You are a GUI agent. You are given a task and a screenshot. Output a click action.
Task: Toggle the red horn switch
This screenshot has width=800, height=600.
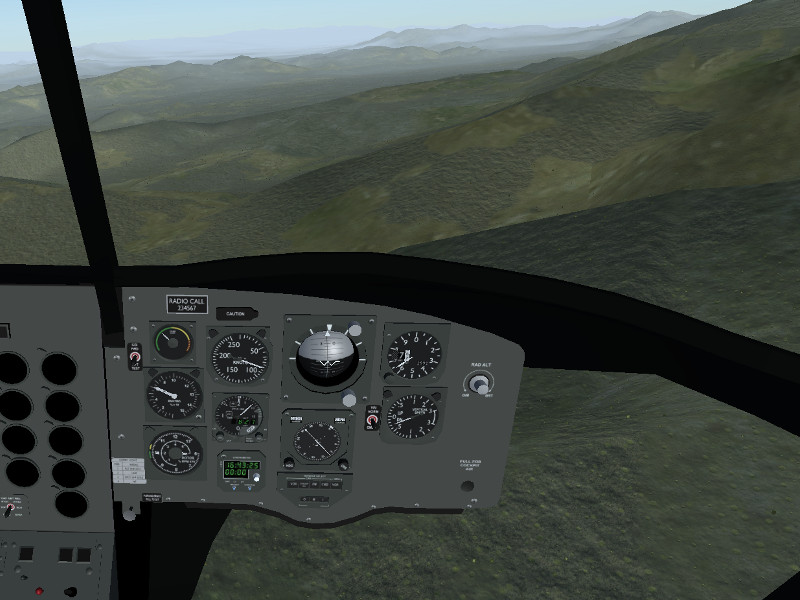pyautogui.click(x=372, y=421)
